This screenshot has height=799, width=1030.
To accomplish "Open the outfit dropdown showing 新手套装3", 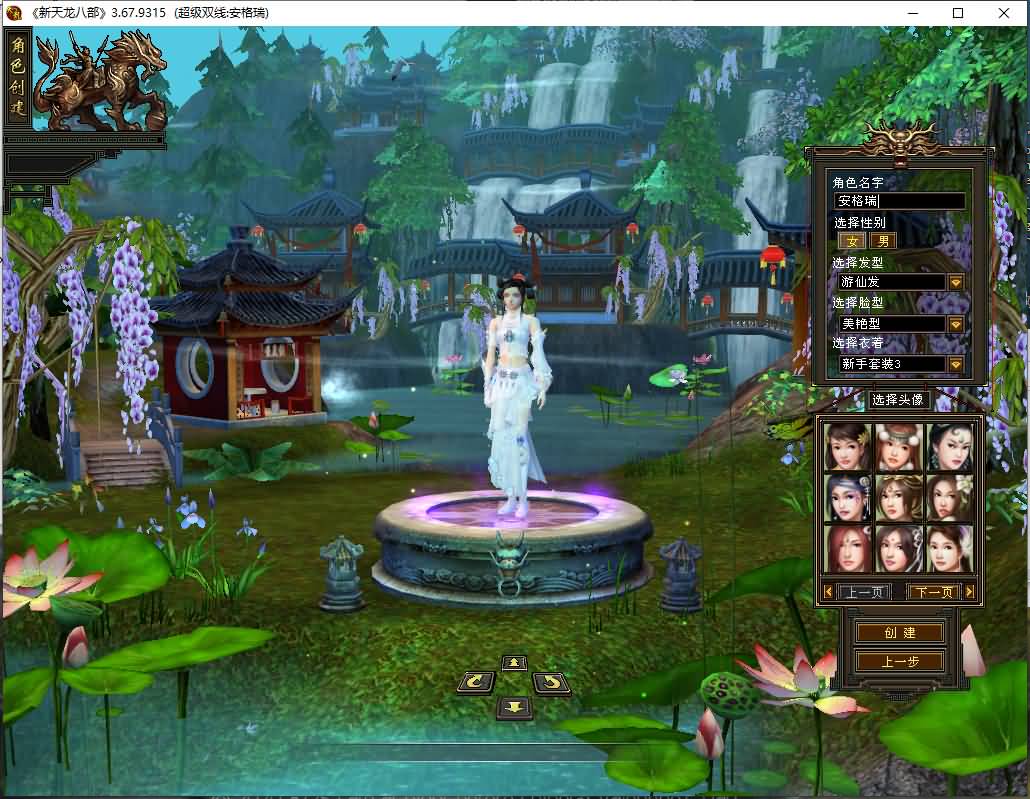I will (956, 365).
